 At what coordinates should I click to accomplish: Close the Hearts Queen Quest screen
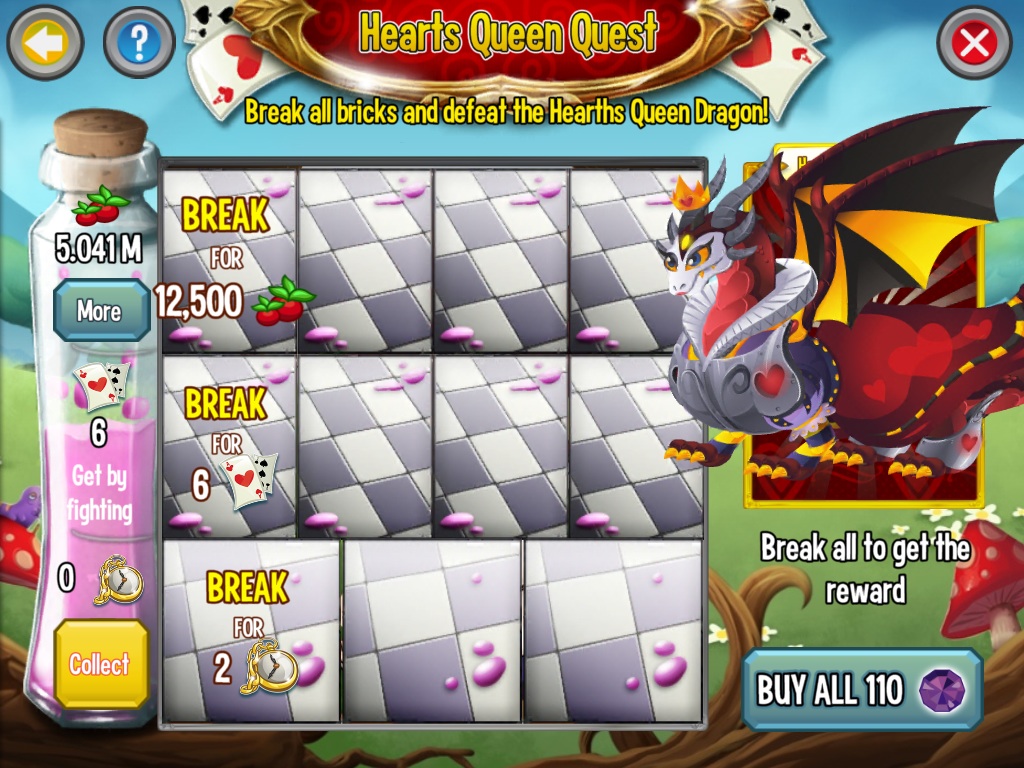coord(974,42)
